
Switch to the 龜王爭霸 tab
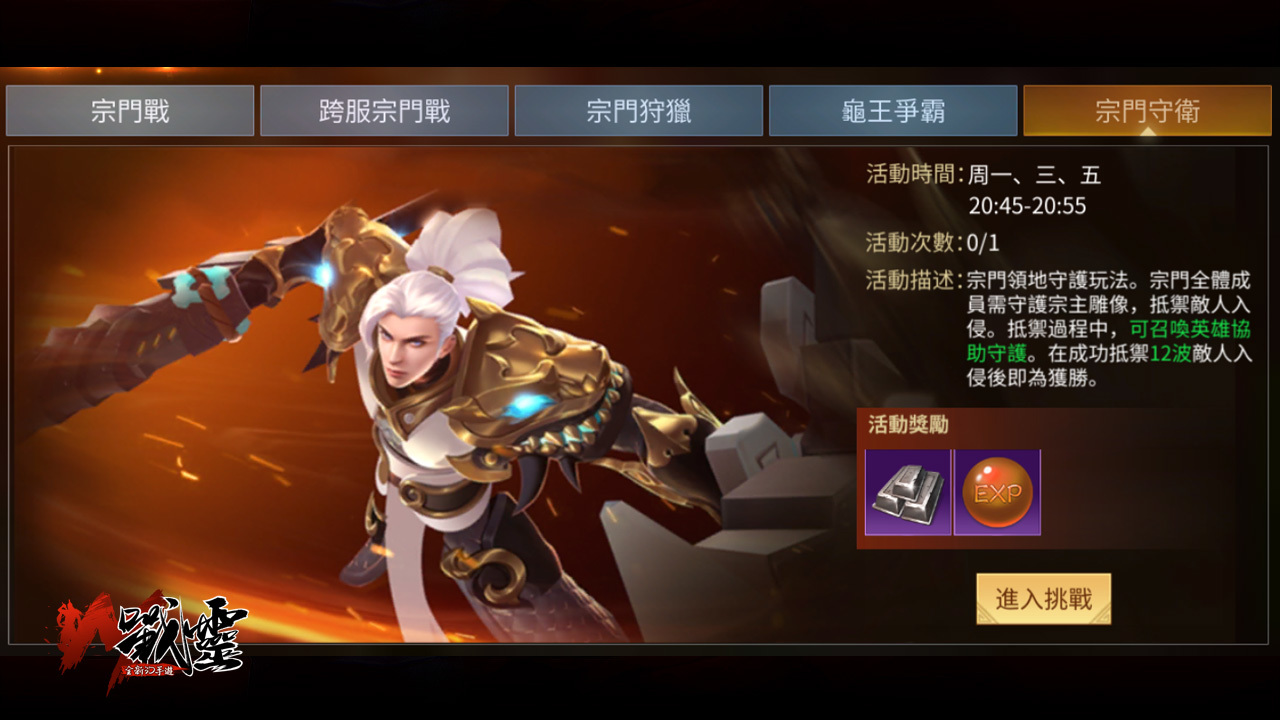tap(893, 110)
